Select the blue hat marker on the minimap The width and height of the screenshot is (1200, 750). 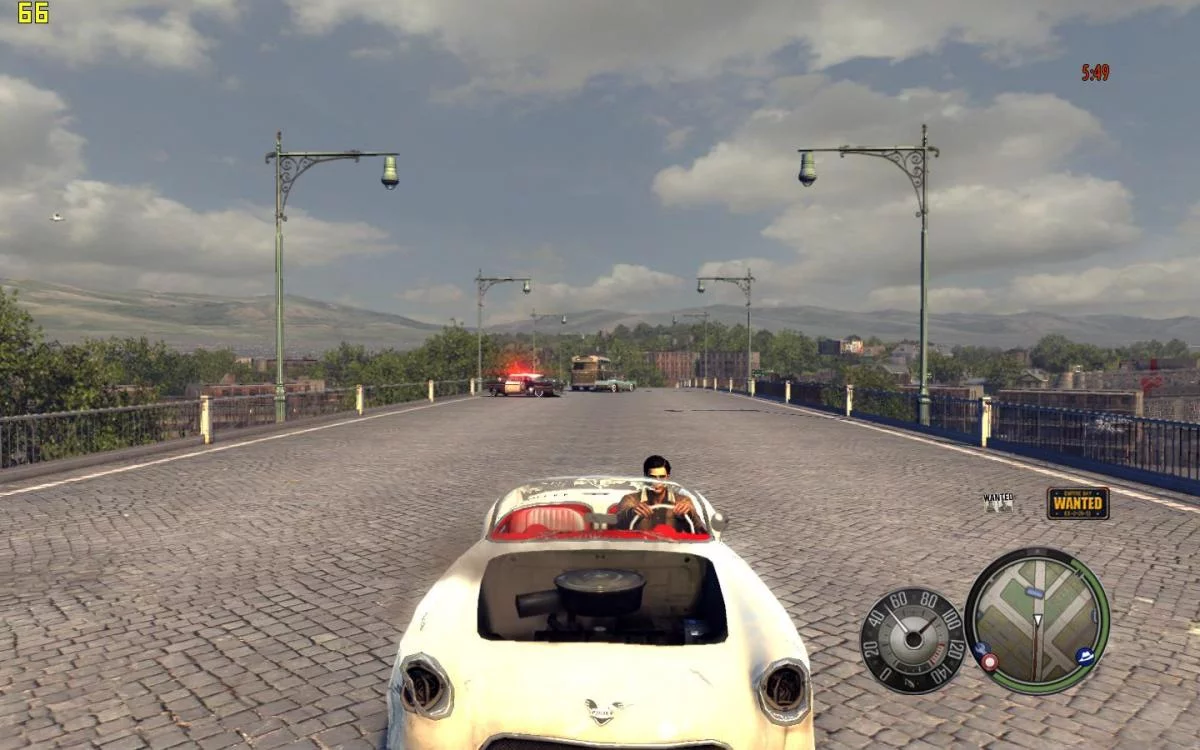click(1085, 656)
